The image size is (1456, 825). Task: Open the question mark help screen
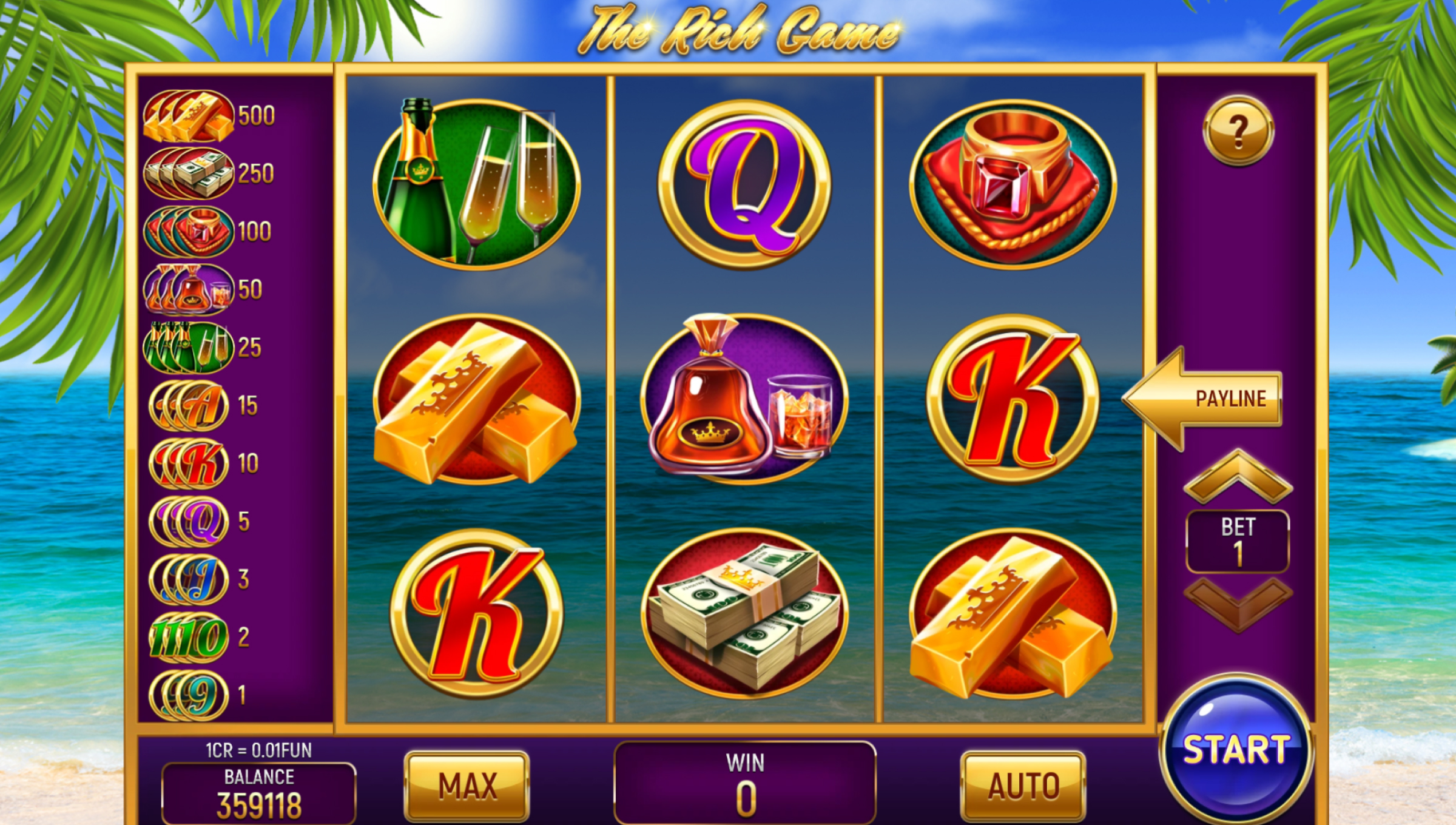1238,130
